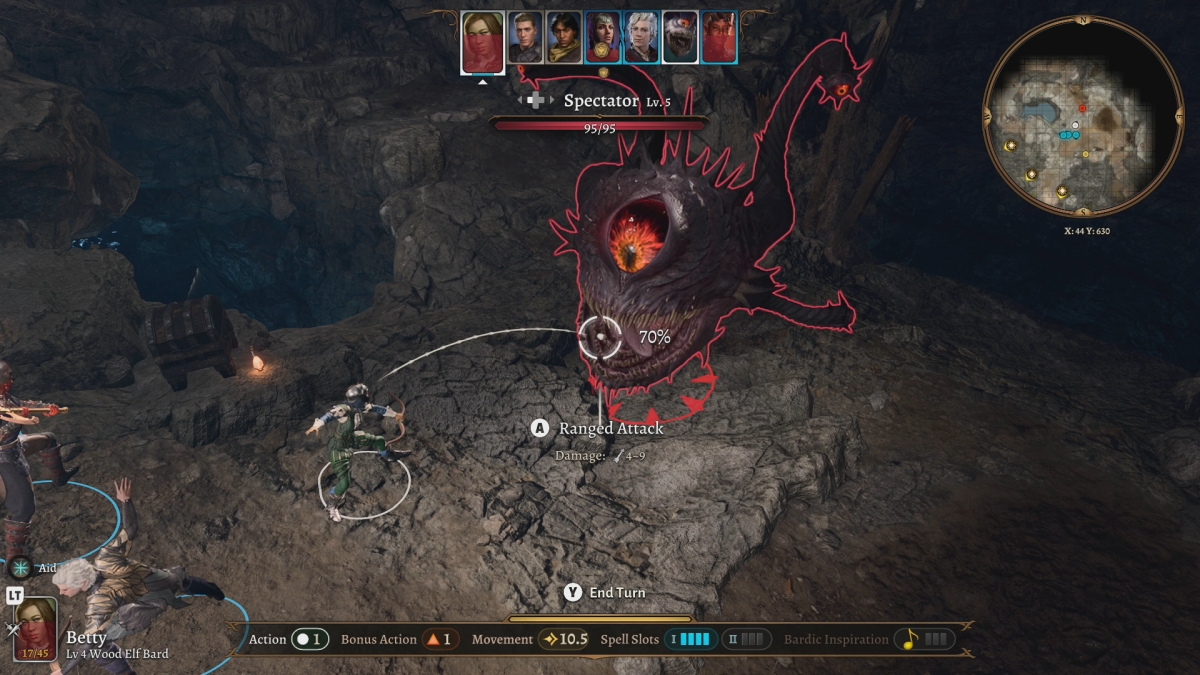Click Betty's character portrait in the bottom corner

pyautogui.click(x=35, y=629)
